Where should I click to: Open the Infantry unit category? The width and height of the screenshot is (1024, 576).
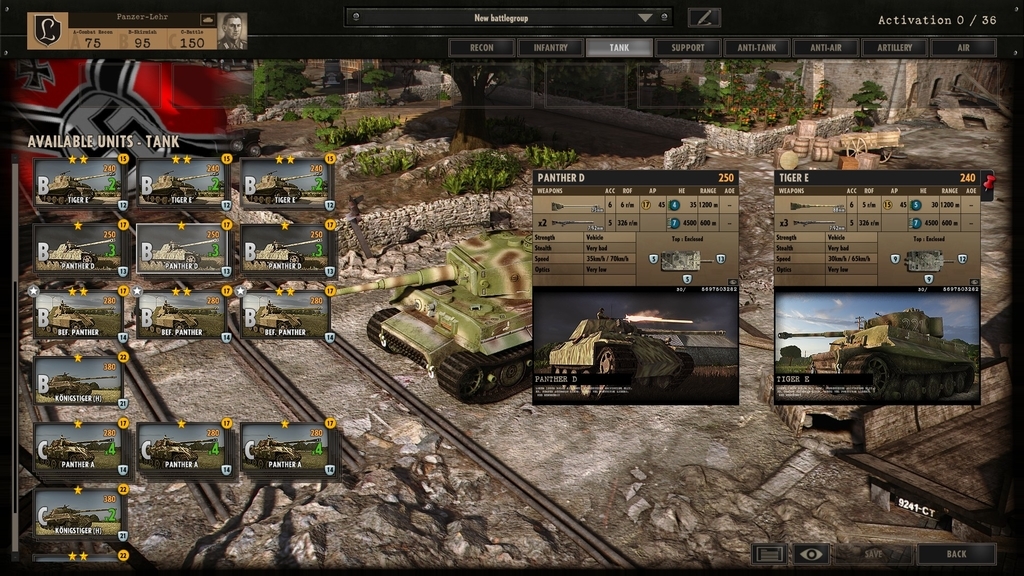[551, 47]
